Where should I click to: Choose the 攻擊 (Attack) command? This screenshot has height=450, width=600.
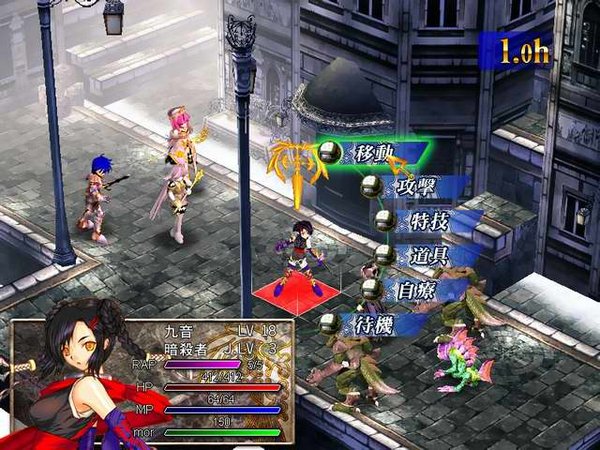(x=404, y=187)
